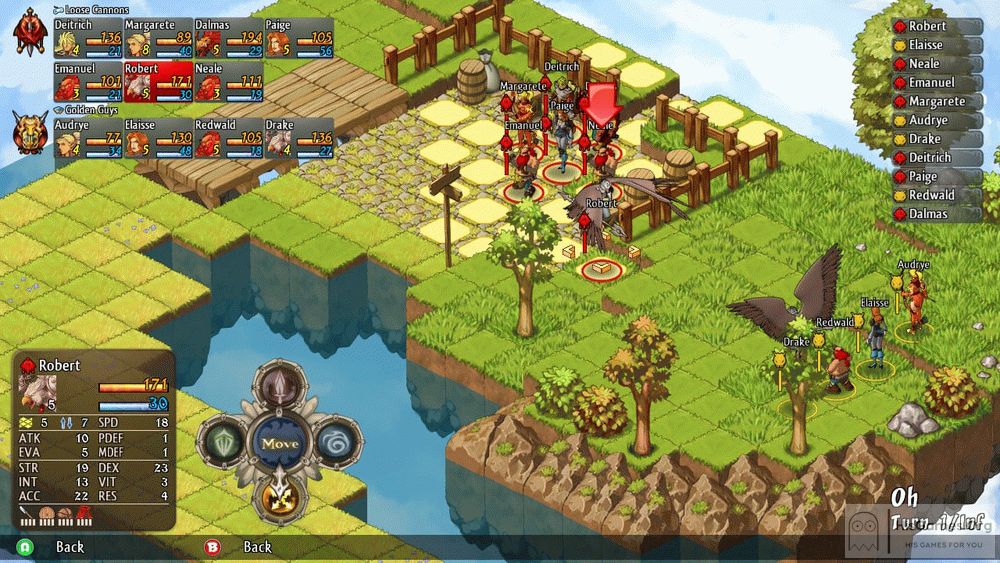Choose the Move command in the action wheel

pos(279,442)
